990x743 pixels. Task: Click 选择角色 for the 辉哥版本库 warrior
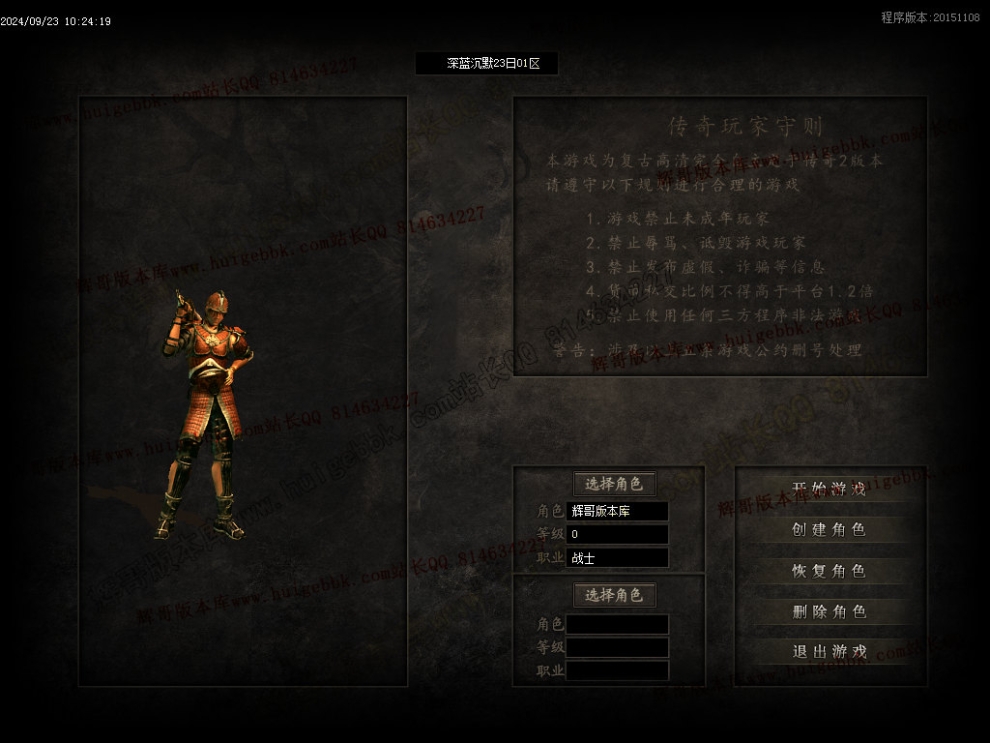coord(613,484)
